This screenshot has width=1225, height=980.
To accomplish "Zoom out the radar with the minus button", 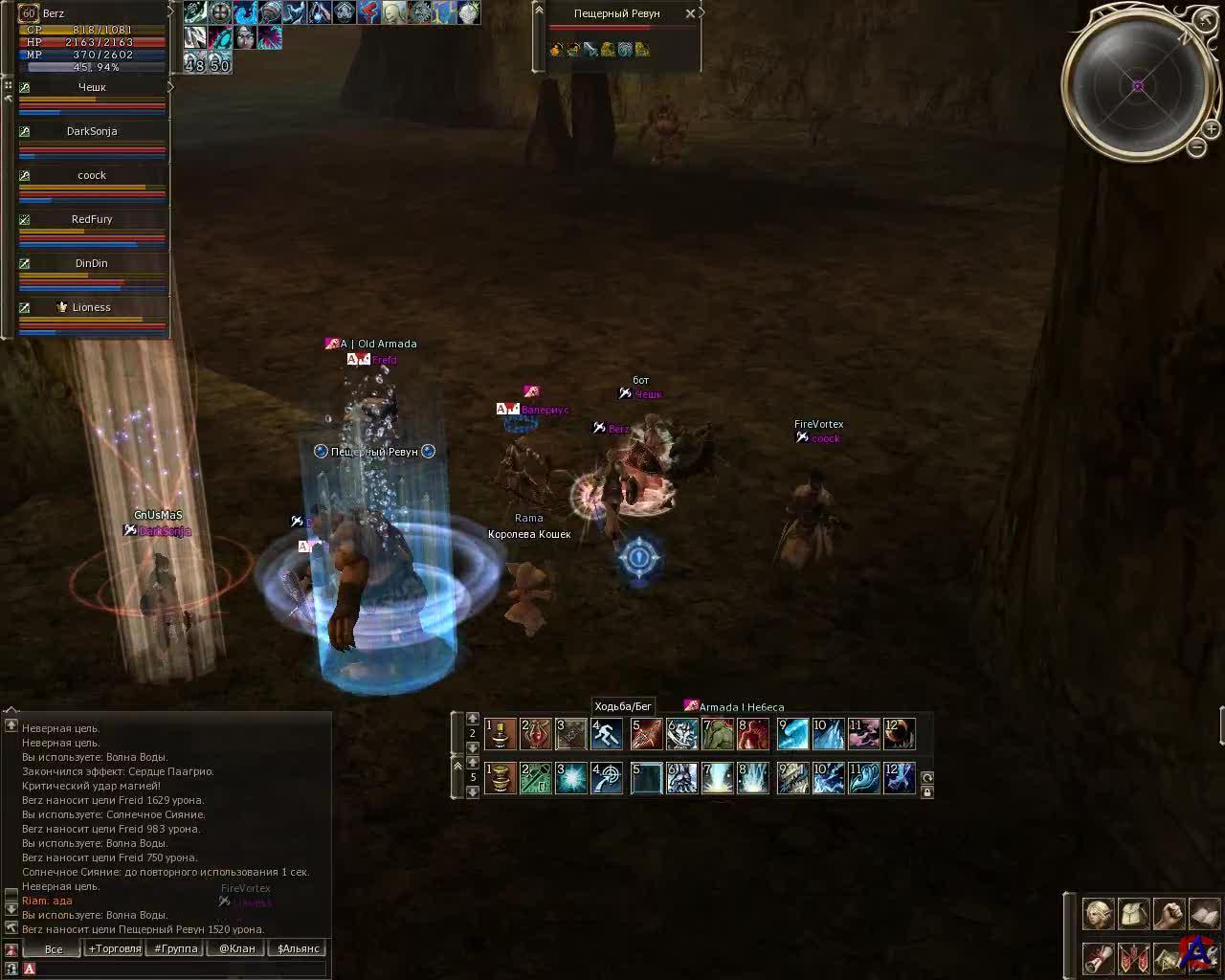I will tap(1196, 147).
